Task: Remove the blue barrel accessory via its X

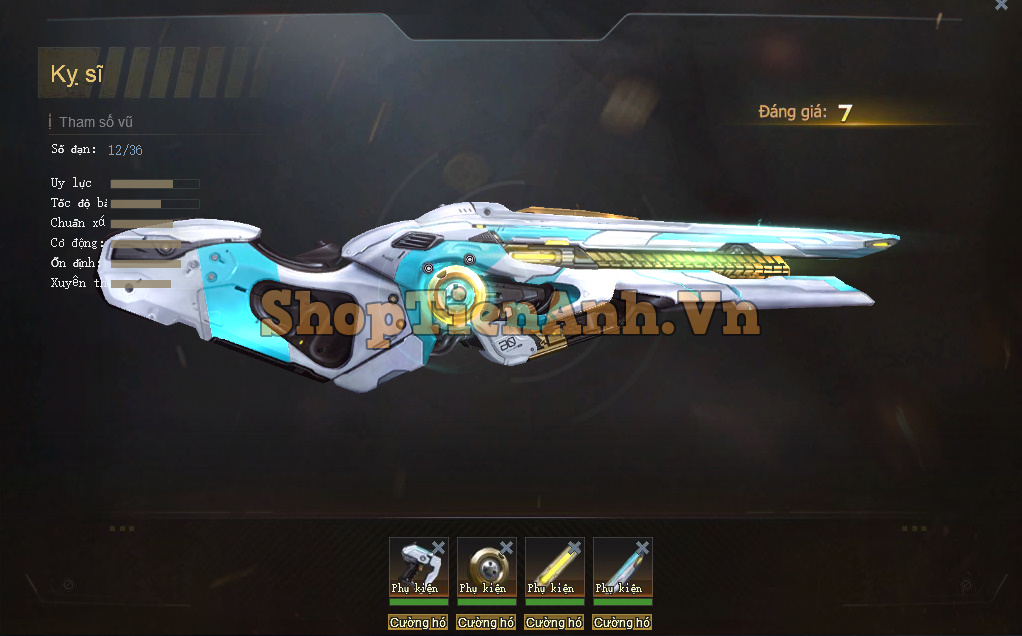Action: click(x=642, y=548)
